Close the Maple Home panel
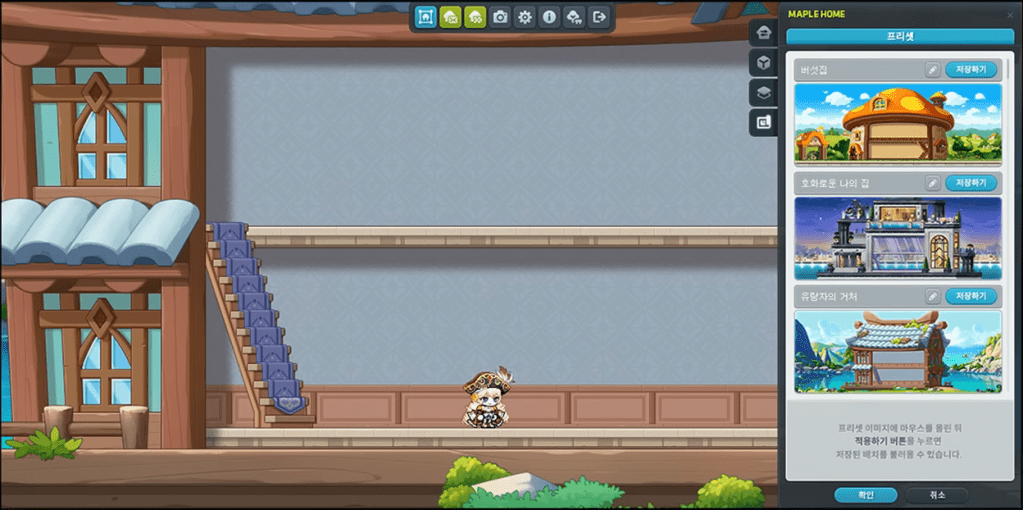Image resolution: width=1023 pixels, height=510 pixels. [1008, 14]
